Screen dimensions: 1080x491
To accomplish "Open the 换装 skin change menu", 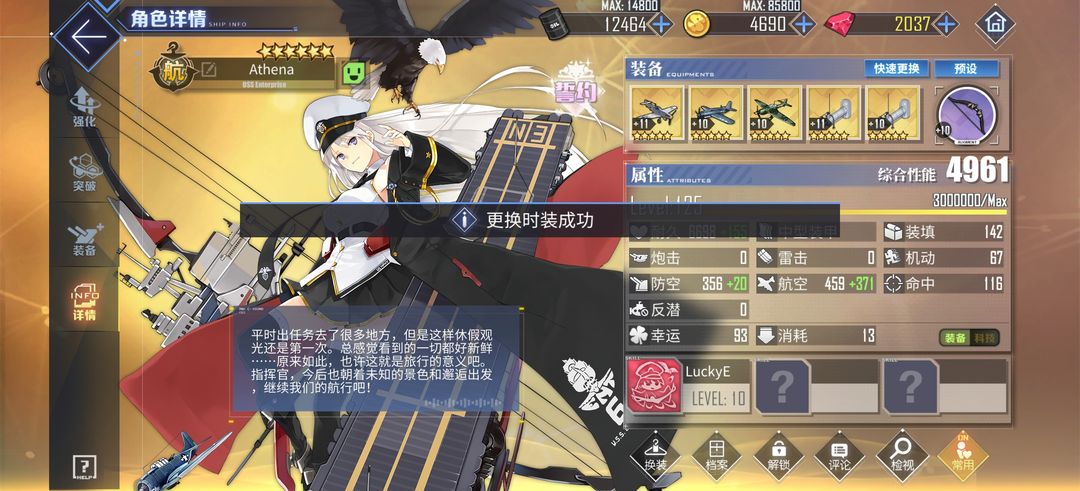I will (x=655, y=455).
